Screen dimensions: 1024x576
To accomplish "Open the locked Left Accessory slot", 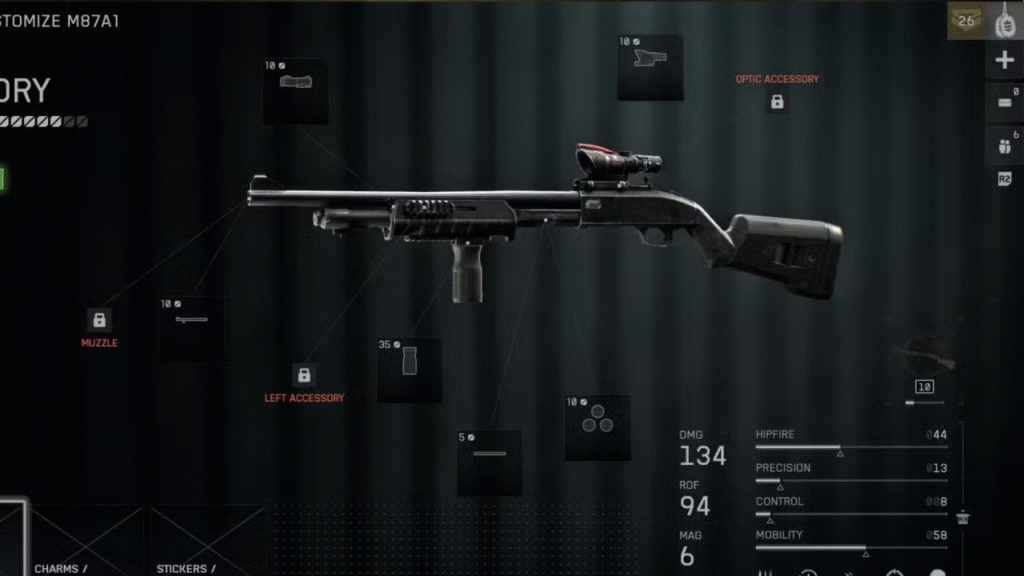I will click(x=304, y=375).
